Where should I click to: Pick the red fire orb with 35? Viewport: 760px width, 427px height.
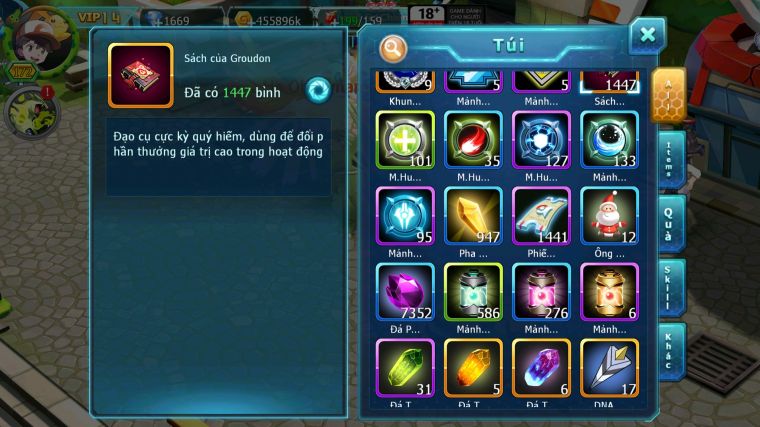473,139
